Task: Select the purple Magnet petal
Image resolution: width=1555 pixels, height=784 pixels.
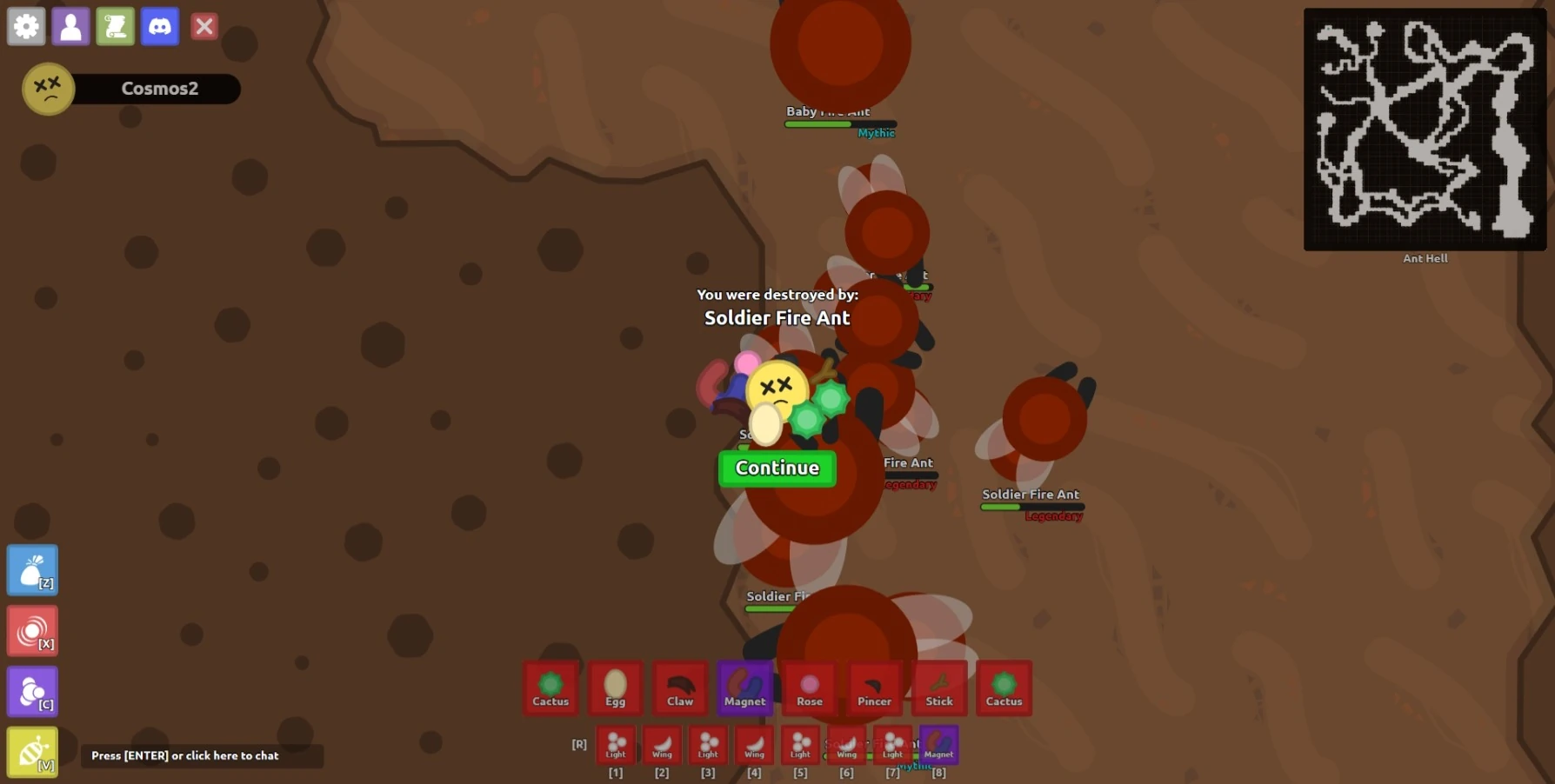Action: [x=744, y=688]
